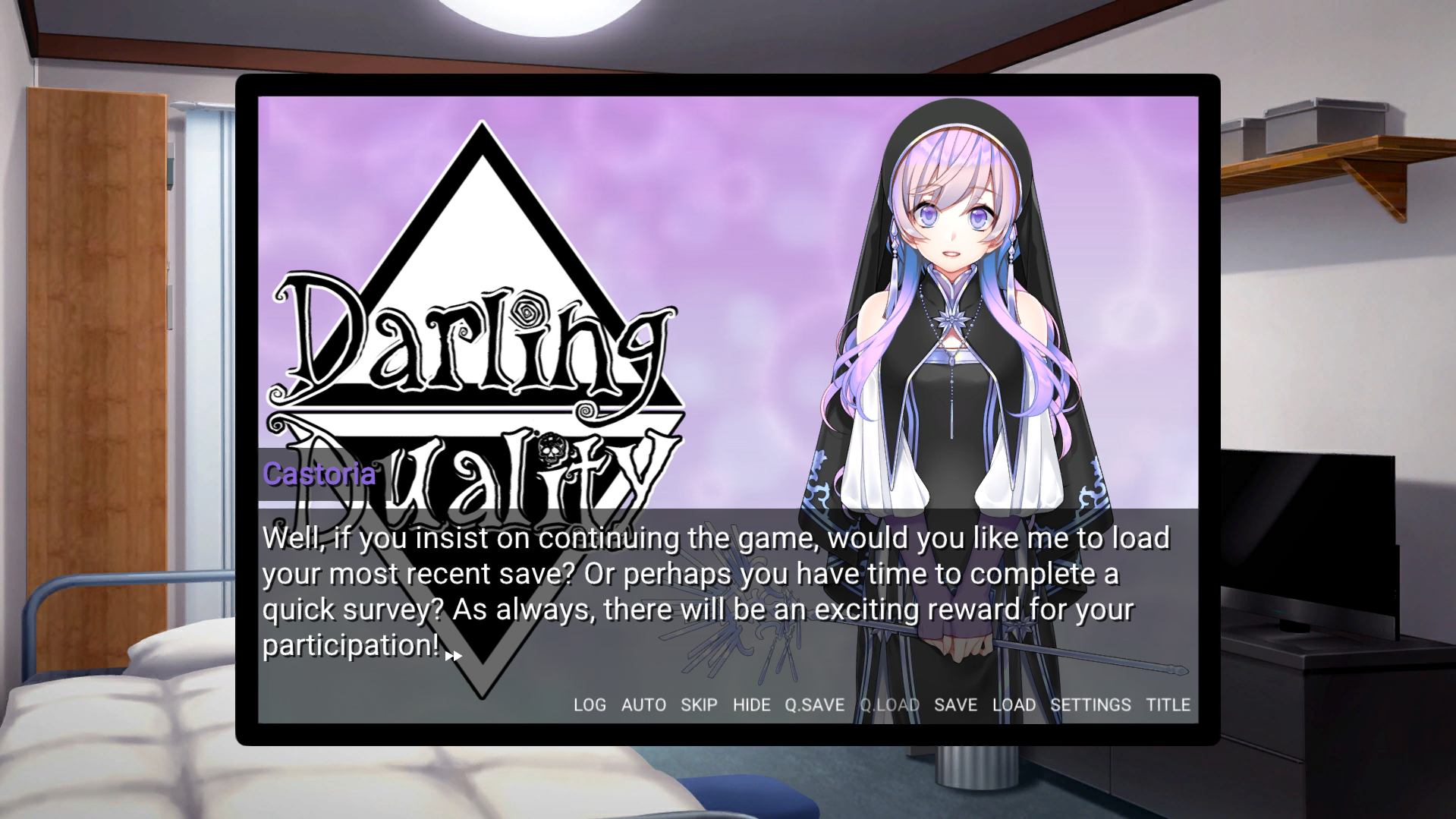Click the Castoria name label
The width and height of the screenshot is (1456, 819).
[x=319, y=474]
